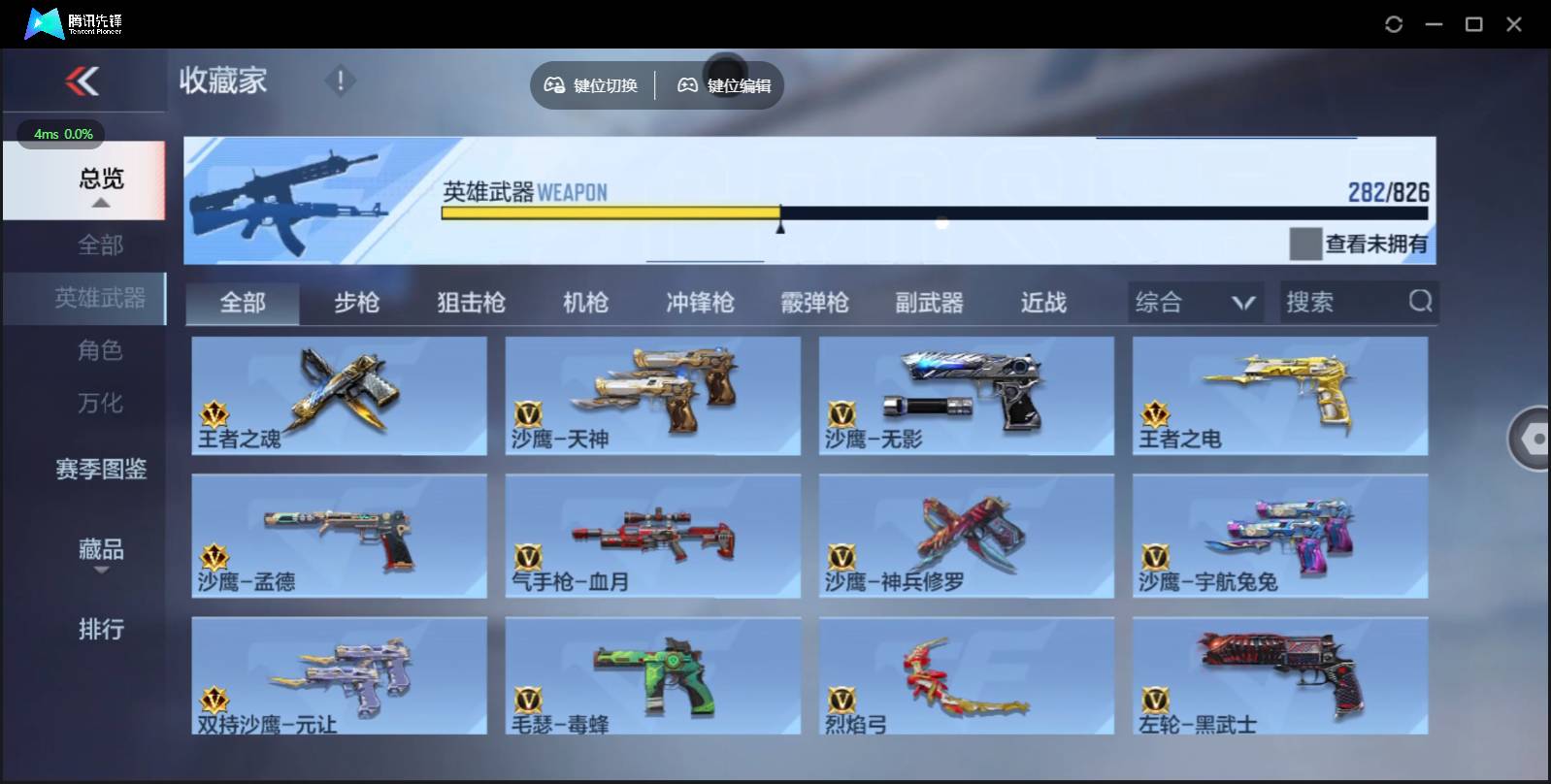1551x784 pixels.
Task: Click the exclamation icon beside 收藏家 title
Action: point(340,82)
